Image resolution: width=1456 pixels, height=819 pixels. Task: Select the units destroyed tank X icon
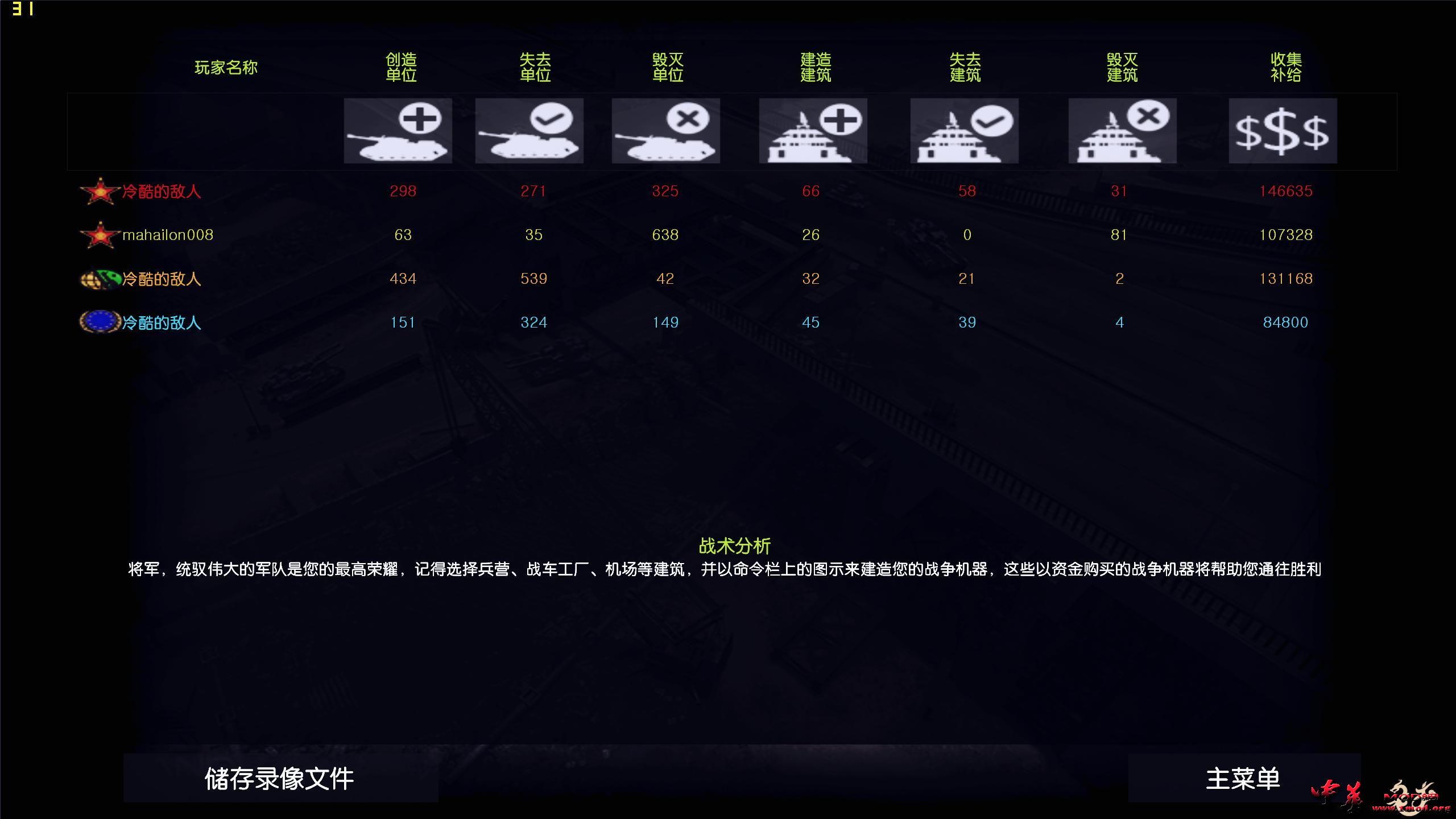pyautogui.click(x=665, y=130)
